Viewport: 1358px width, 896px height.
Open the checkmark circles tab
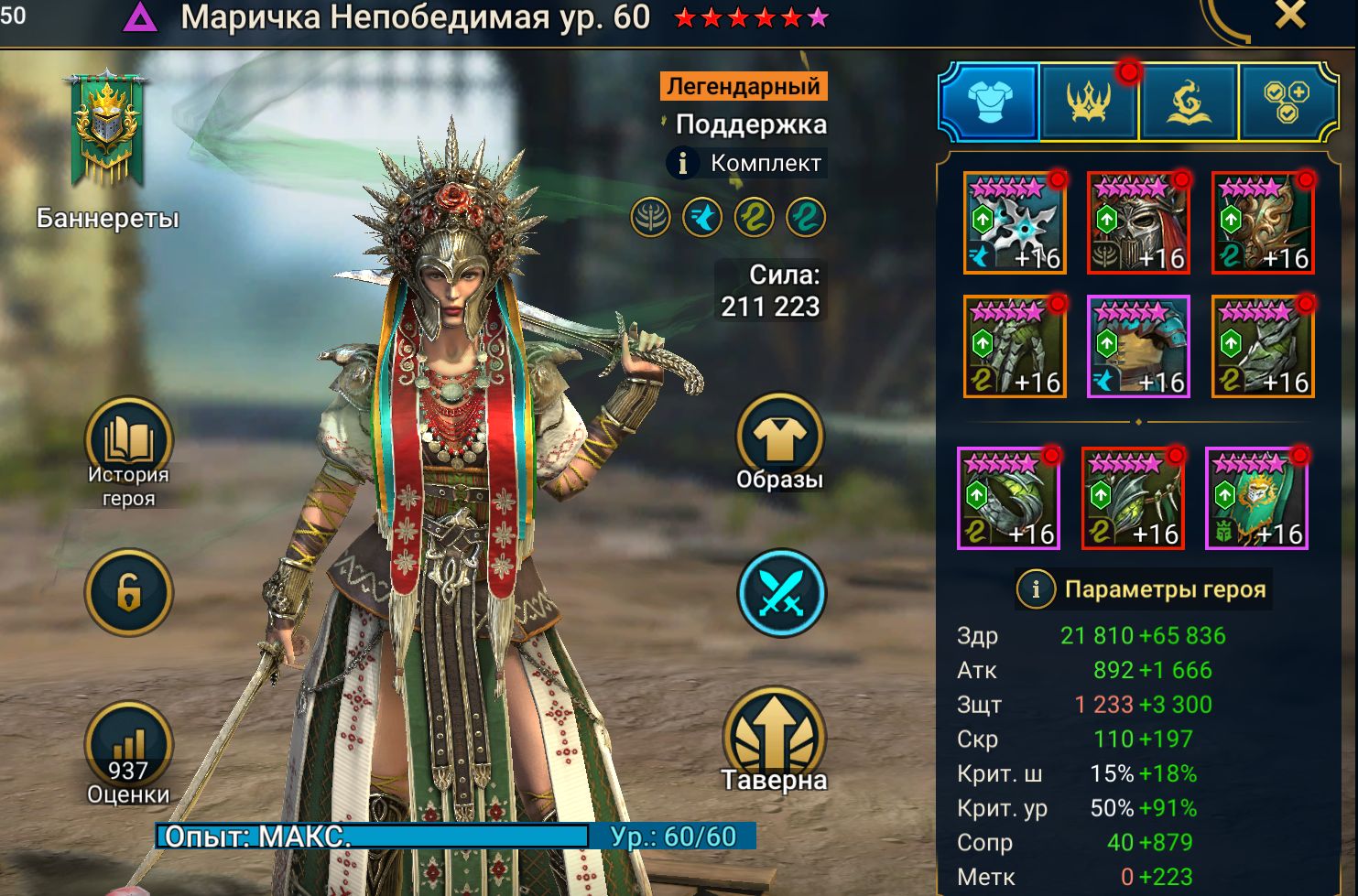tap(1287, 101)
